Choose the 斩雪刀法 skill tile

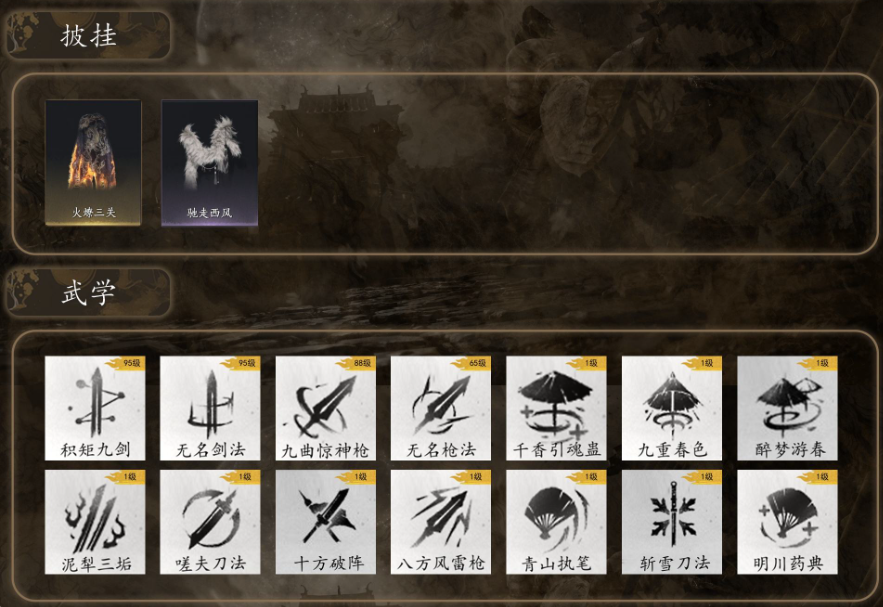click(672, 522)
